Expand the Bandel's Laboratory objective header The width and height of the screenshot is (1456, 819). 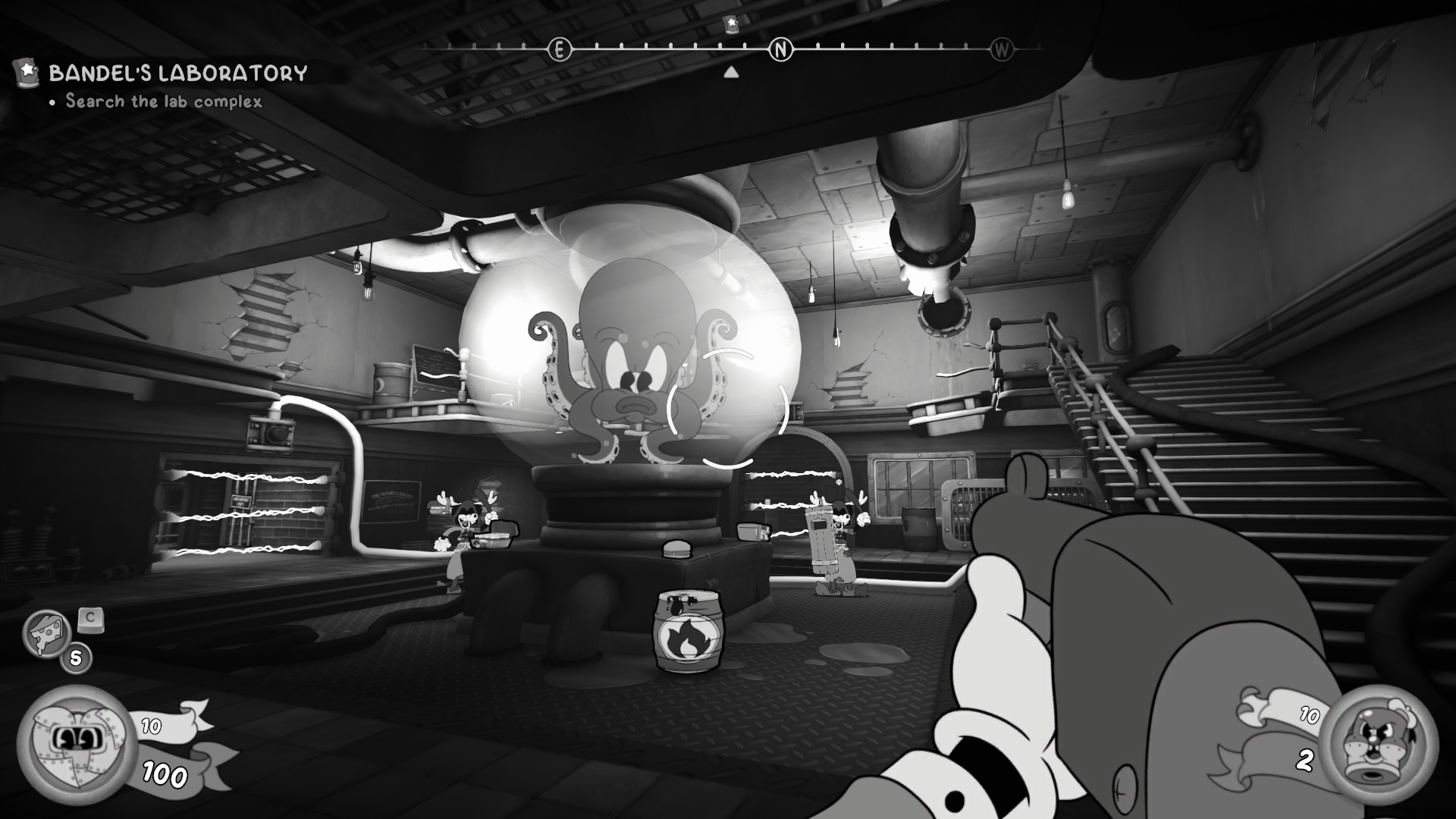tap(177, 73)
